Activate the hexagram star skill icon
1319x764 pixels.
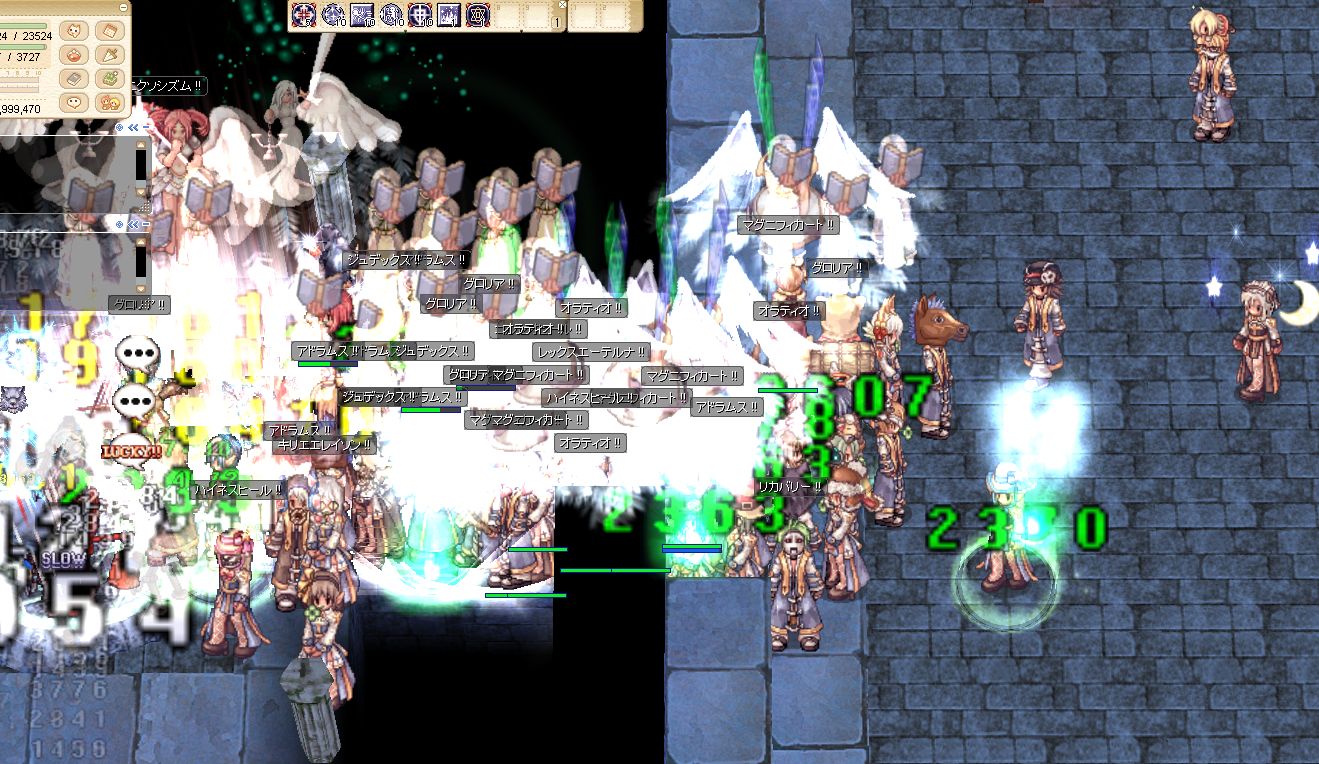(x=478, y=15)
